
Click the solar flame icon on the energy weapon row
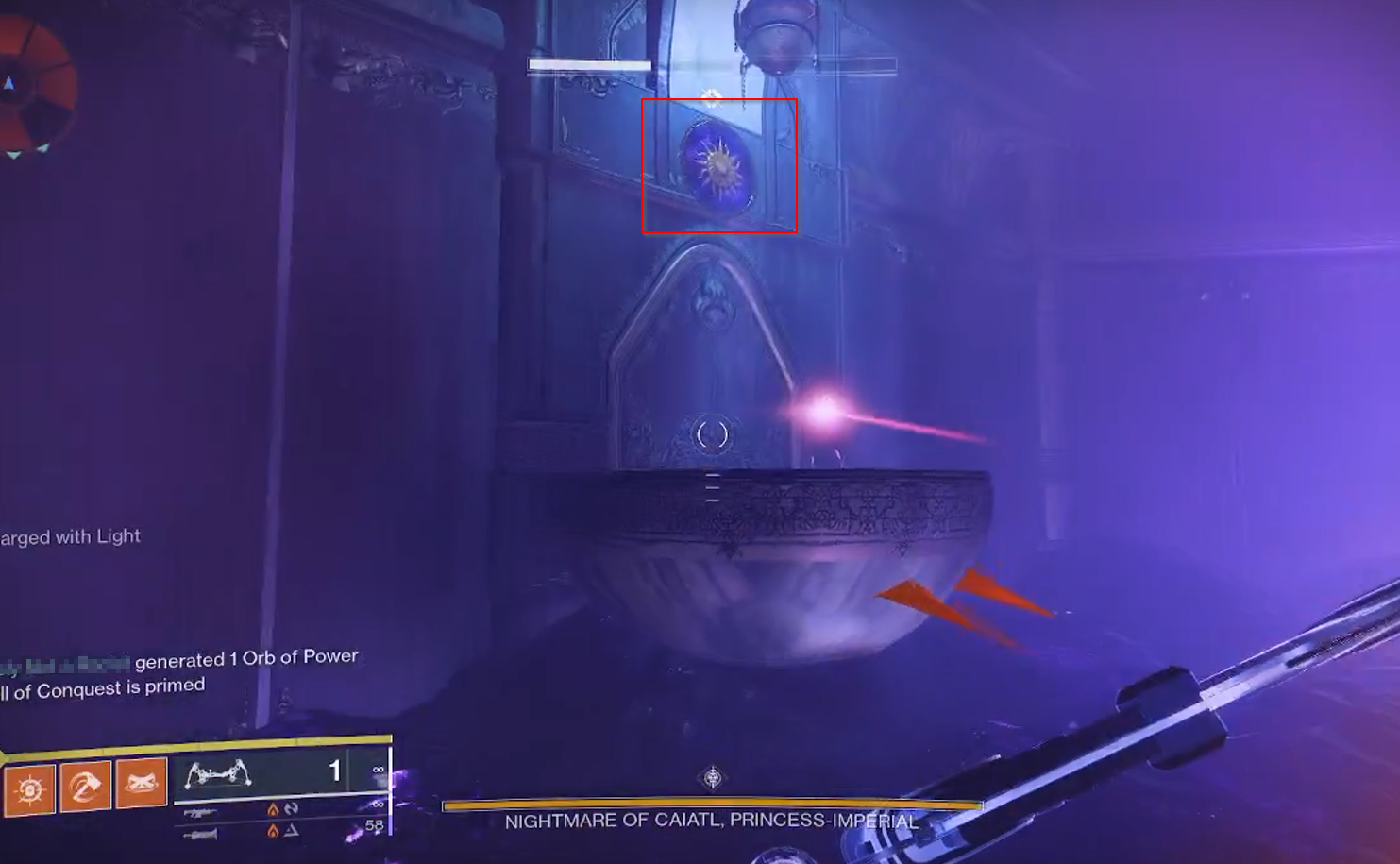273,810
